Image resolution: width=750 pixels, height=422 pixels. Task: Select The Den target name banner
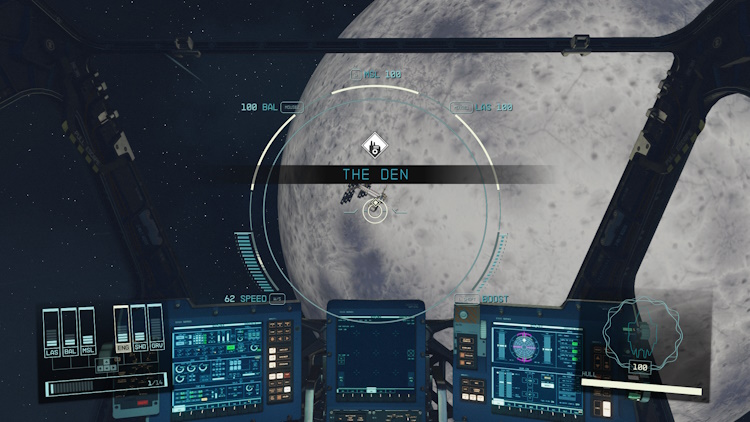(x=375, y=174)
